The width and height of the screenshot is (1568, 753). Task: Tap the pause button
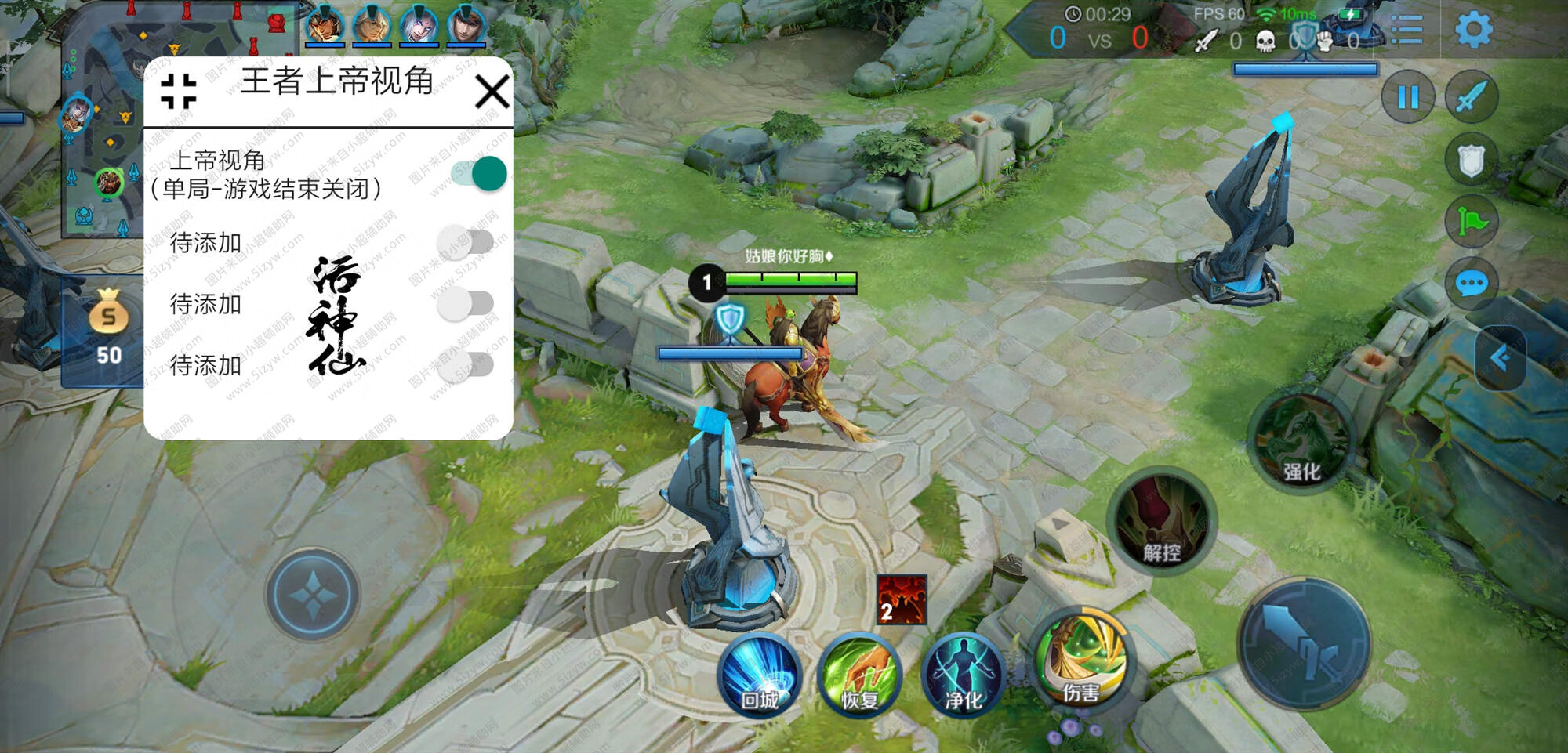(x=1408, y=97)
